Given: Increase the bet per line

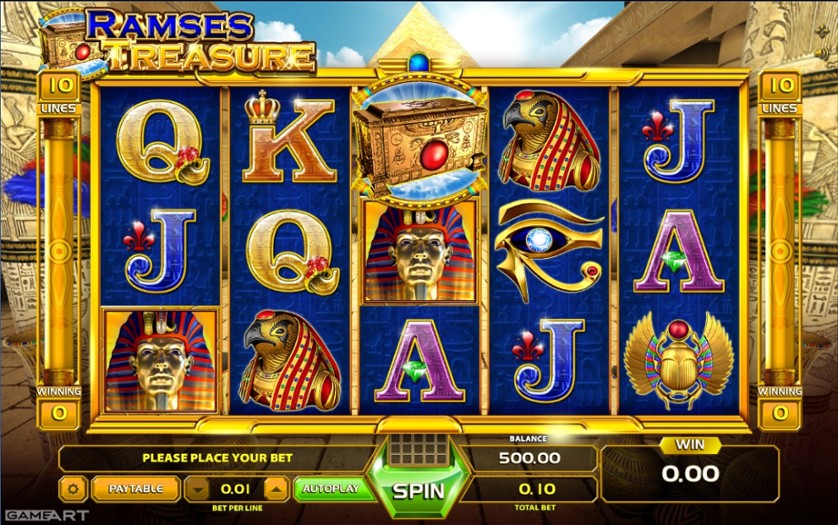Looking at the screenshot, I should point(275,489).
